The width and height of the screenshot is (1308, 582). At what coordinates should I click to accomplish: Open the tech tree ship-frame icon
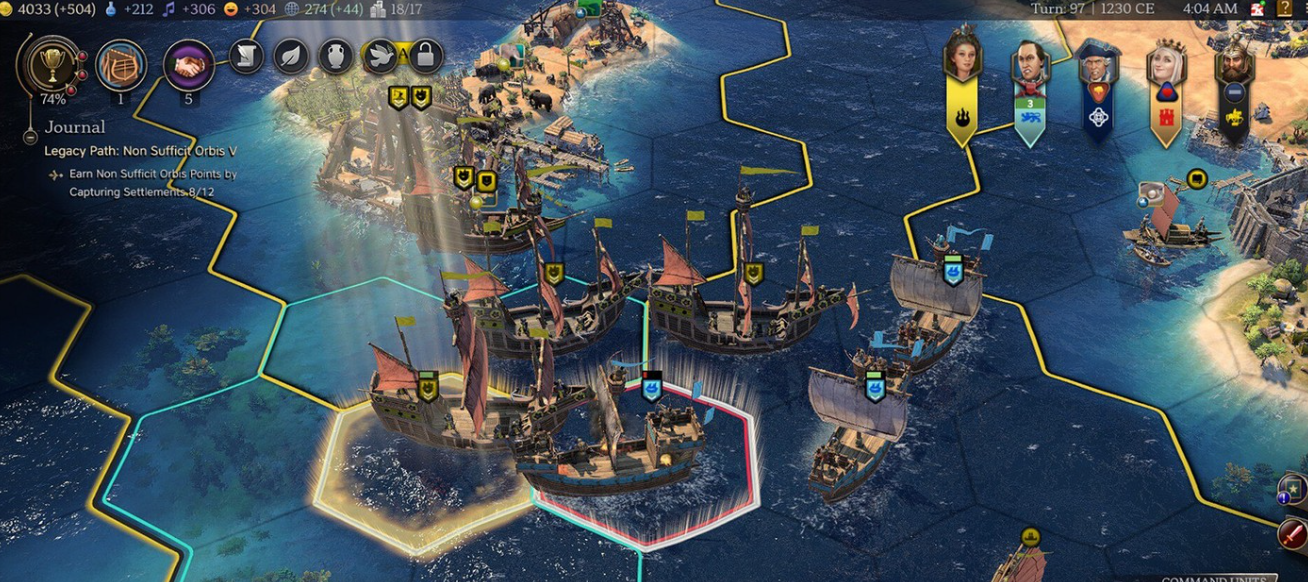pyautogui.click(x=121, y=64)
